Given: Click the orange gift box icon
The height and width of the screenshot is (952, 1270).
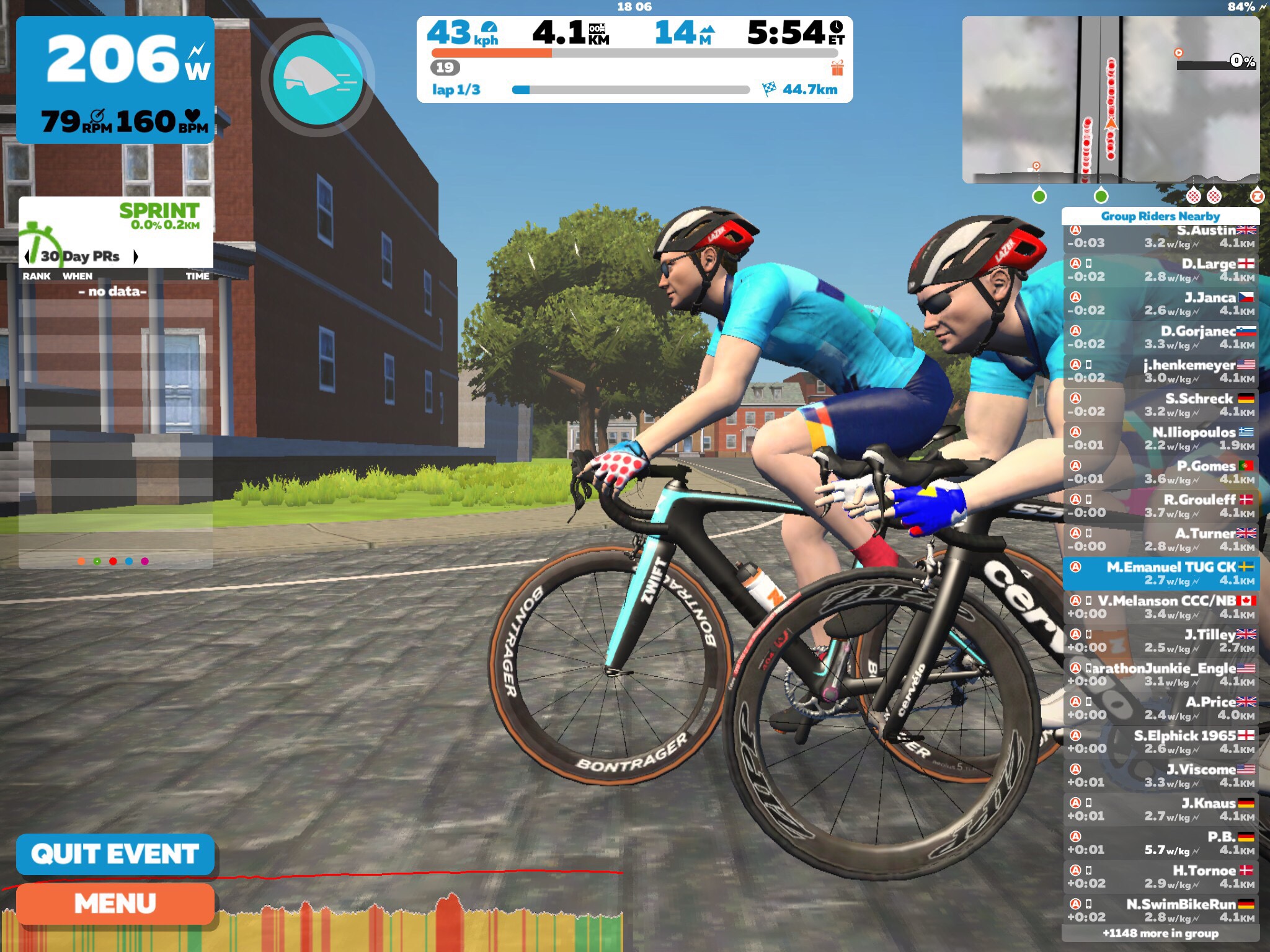Looking at the screenshot, I should pyautogui.click(x=837, y=68).
